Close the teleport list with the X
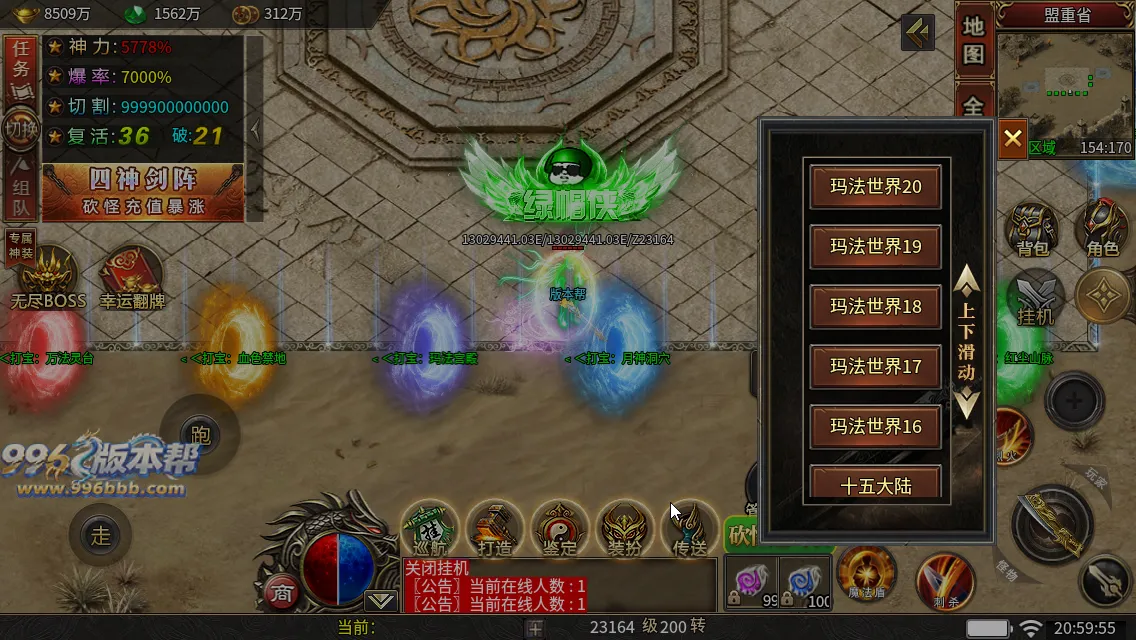This screenshot has width=1136, height=640. pos(1012,138)
